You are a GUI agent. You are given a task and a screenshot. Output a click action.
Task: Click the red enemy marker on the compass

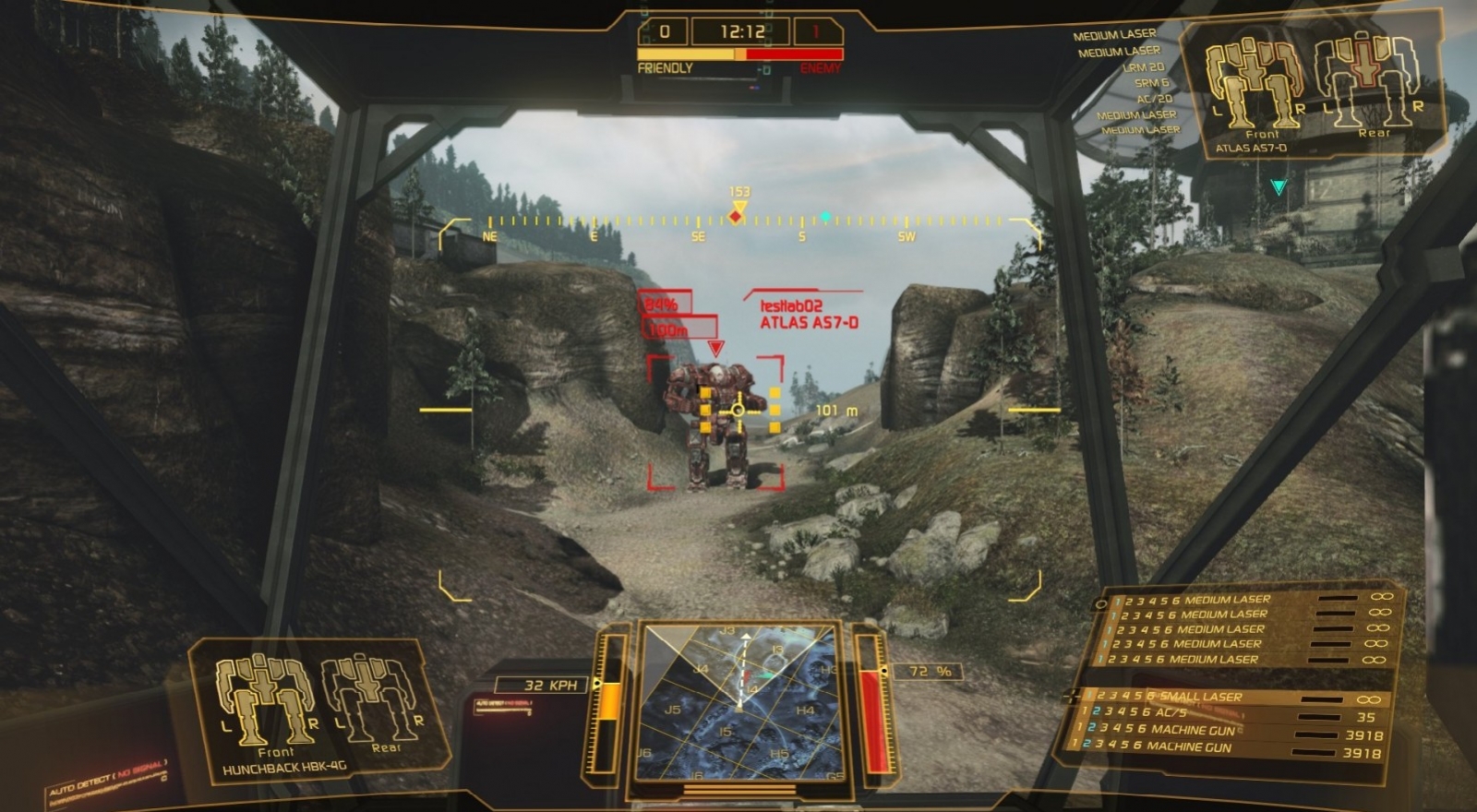click(734, 215)
